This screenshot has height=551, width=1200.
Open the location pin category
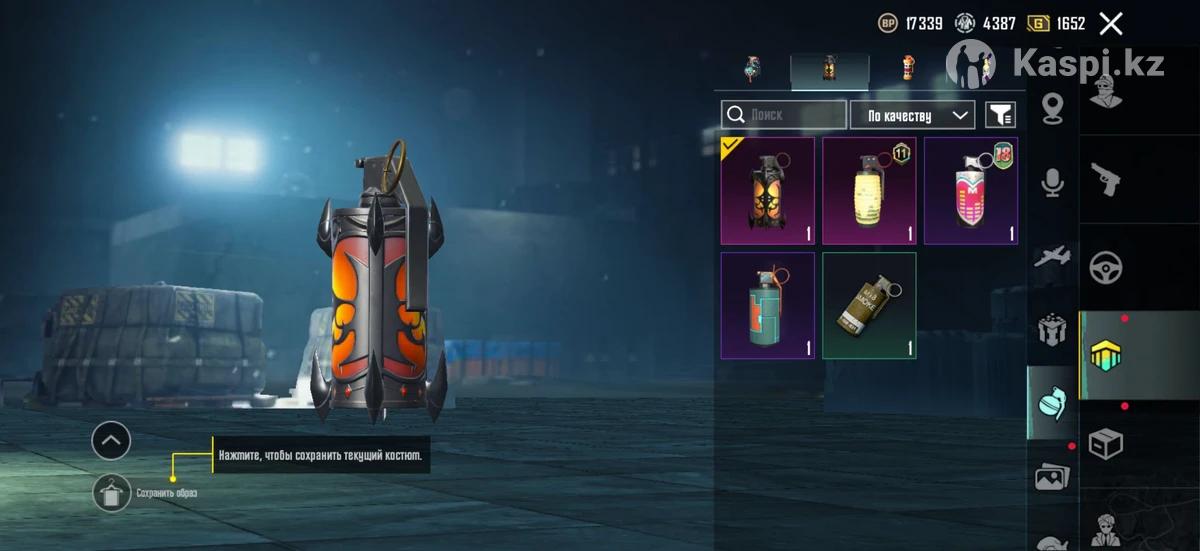coord(1052,108)
